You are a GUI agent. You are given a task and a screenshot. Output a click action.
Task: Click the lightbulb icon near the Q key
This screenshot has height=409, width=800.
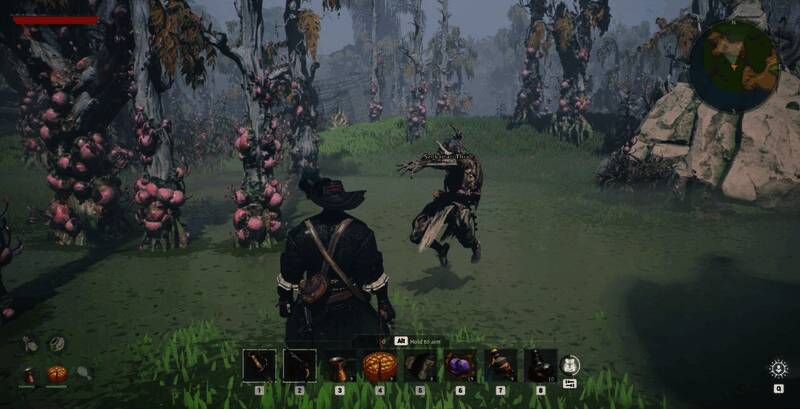(778, 368)
